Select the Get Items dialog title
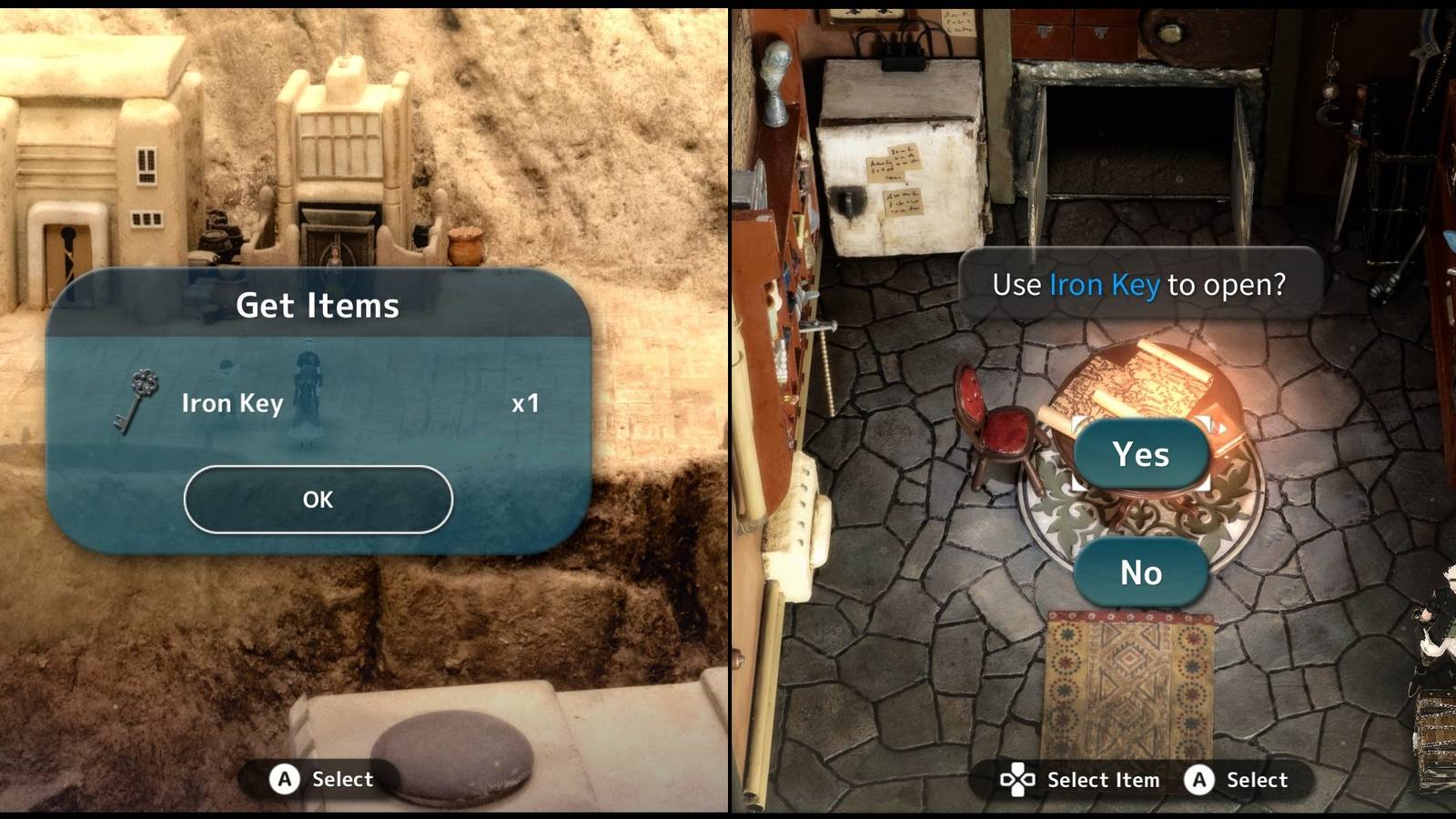This screenshot has height=819, width=1456. [318, 307]
